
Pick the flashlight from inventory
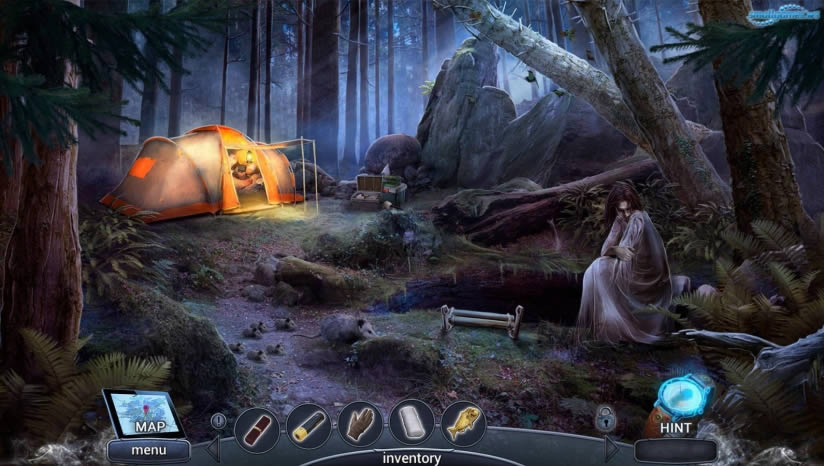tap(308, 427)
